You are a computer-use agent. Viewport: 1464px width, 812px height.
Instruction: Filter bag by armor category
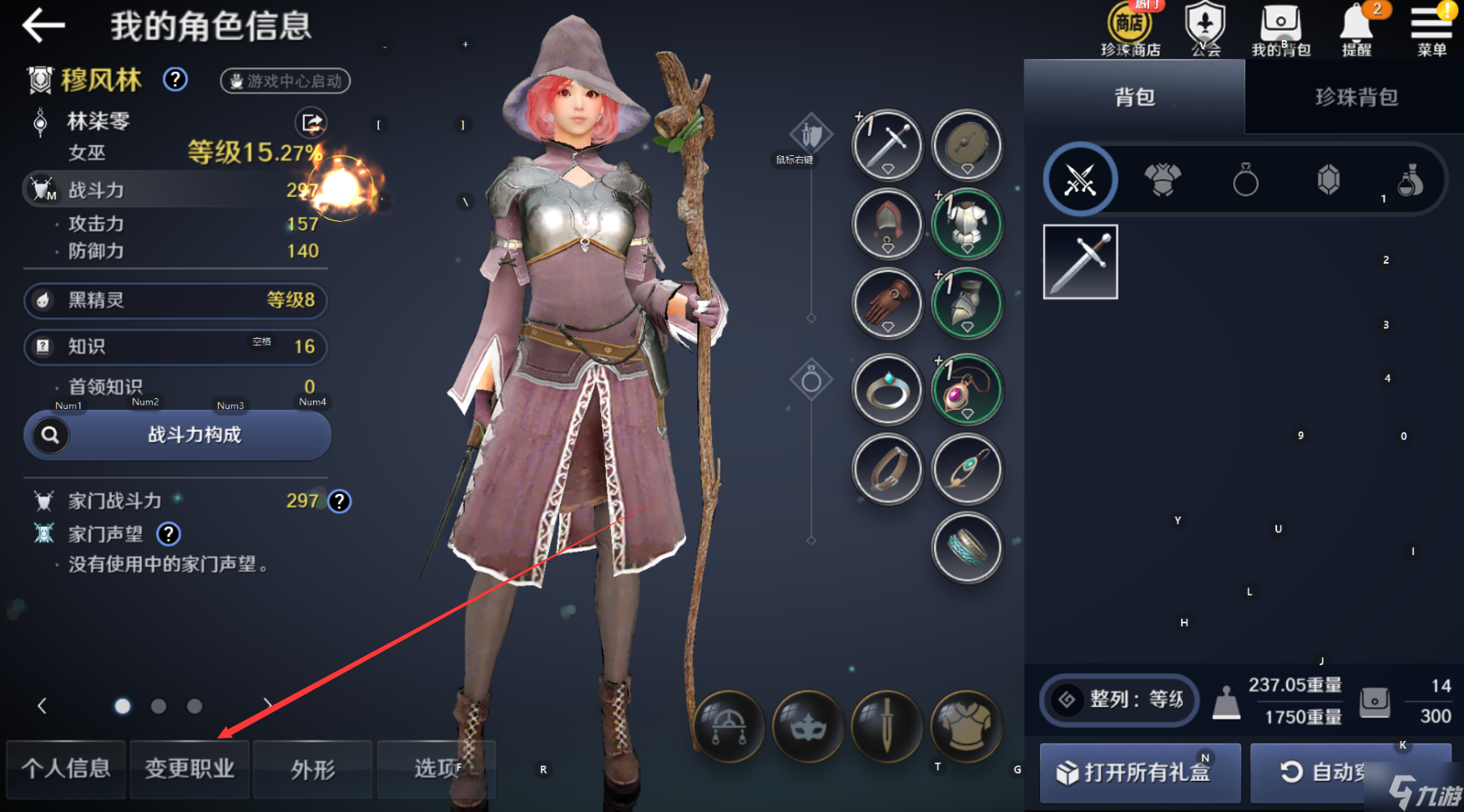(x=1163, y=179)
